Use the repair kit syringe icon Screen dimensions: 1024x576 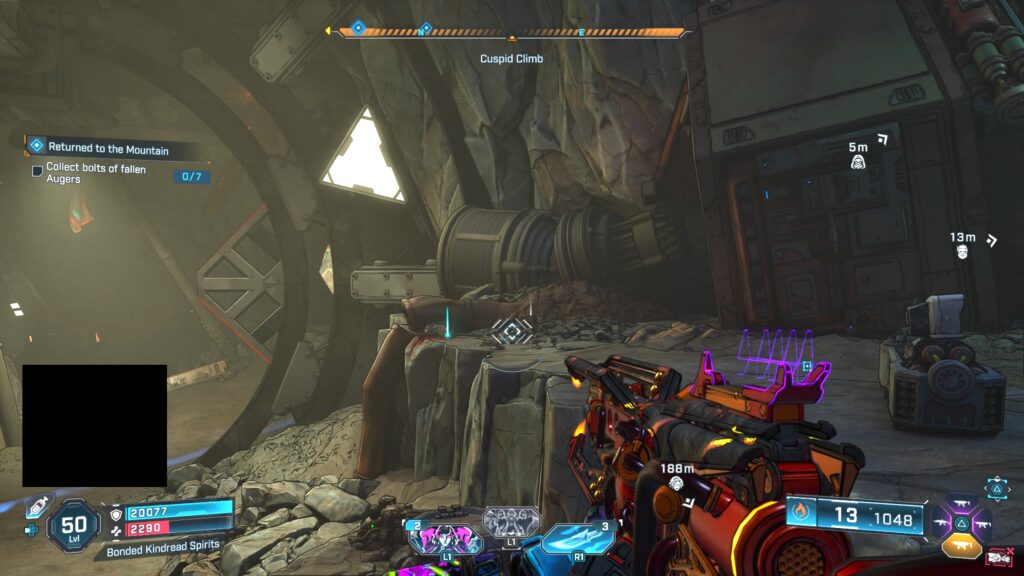(x=37, y=506)
